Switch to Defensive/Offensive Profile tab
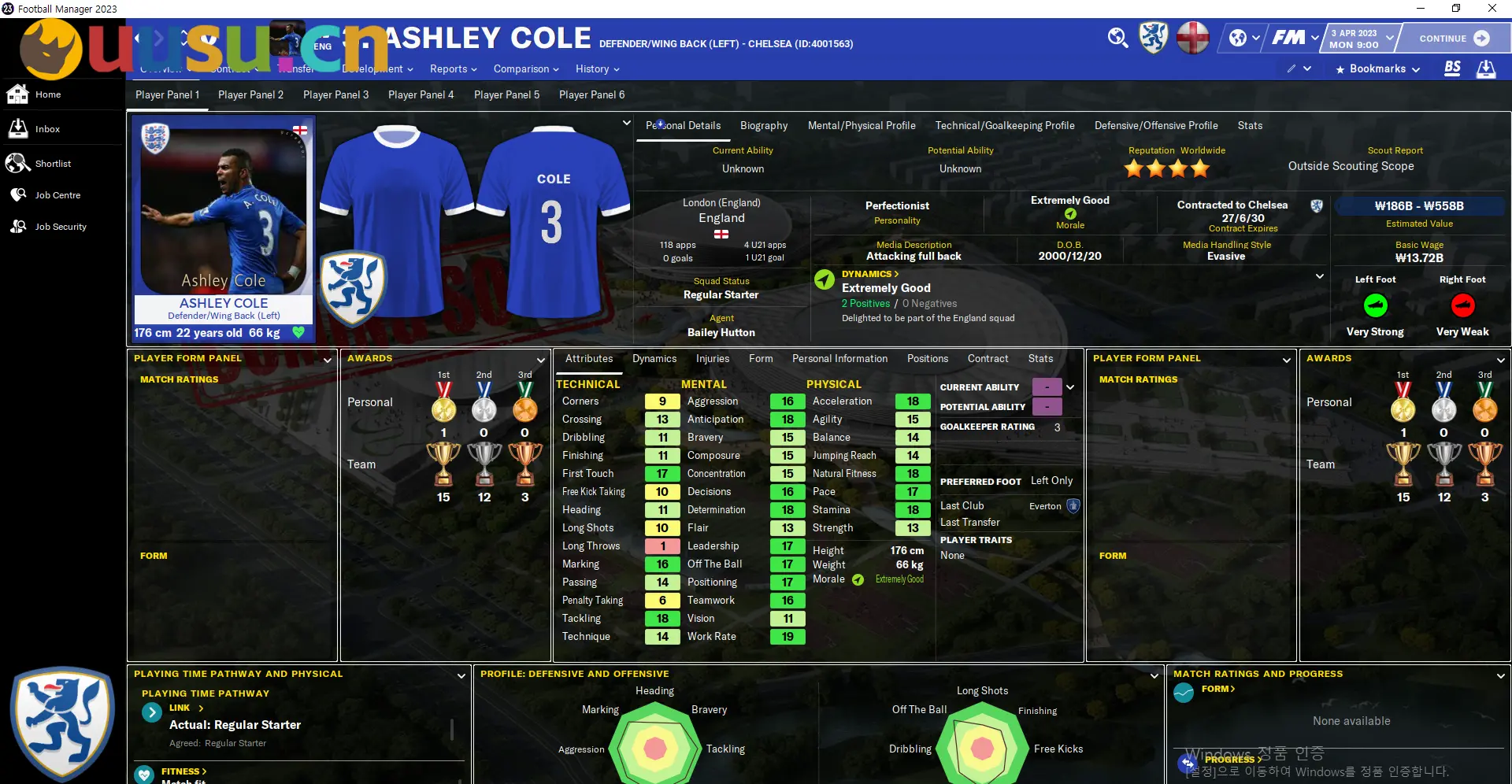Image resolution: width=1512 pixels, height=784 pixels. click(1155, 125)
